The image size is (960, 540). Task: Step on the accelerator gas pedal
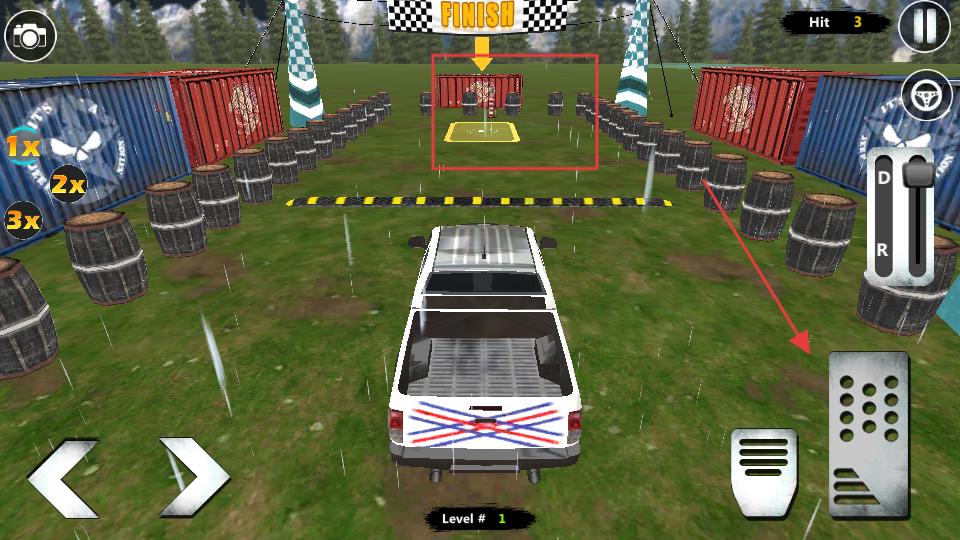point(868,434)
